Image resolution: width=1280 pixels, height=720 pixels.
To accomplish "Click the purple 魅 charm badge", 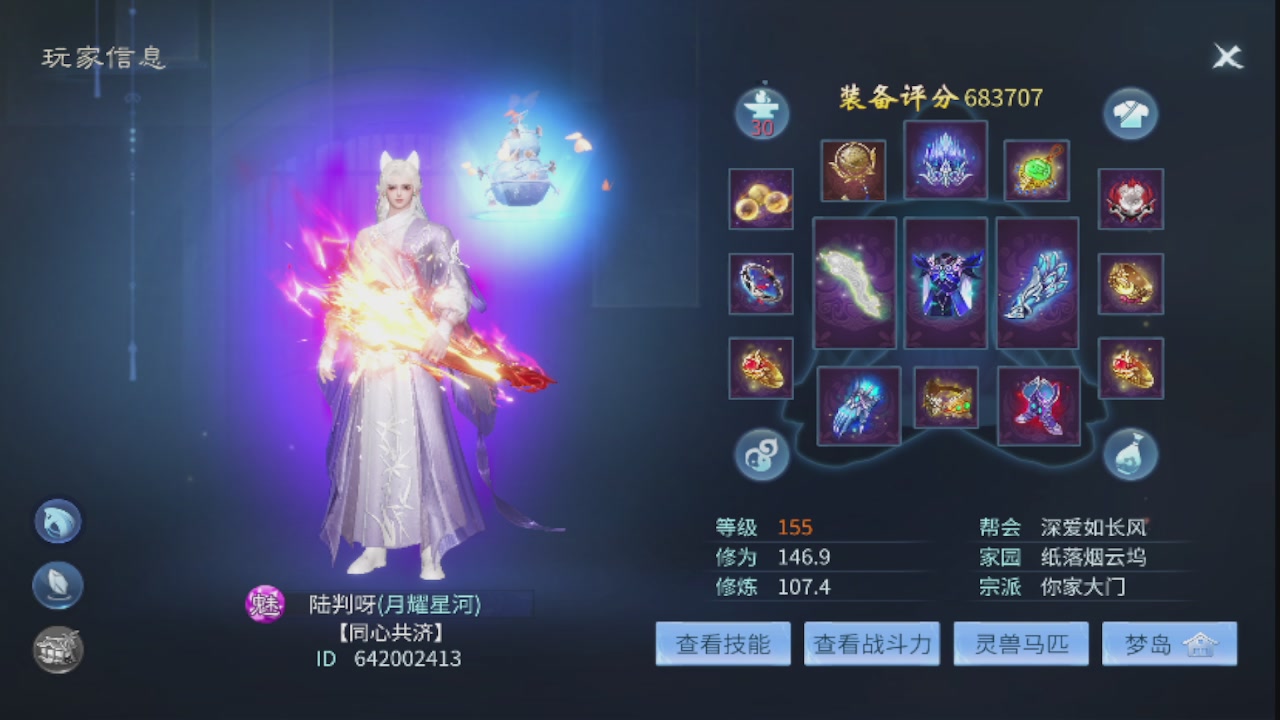I will 265,604.
